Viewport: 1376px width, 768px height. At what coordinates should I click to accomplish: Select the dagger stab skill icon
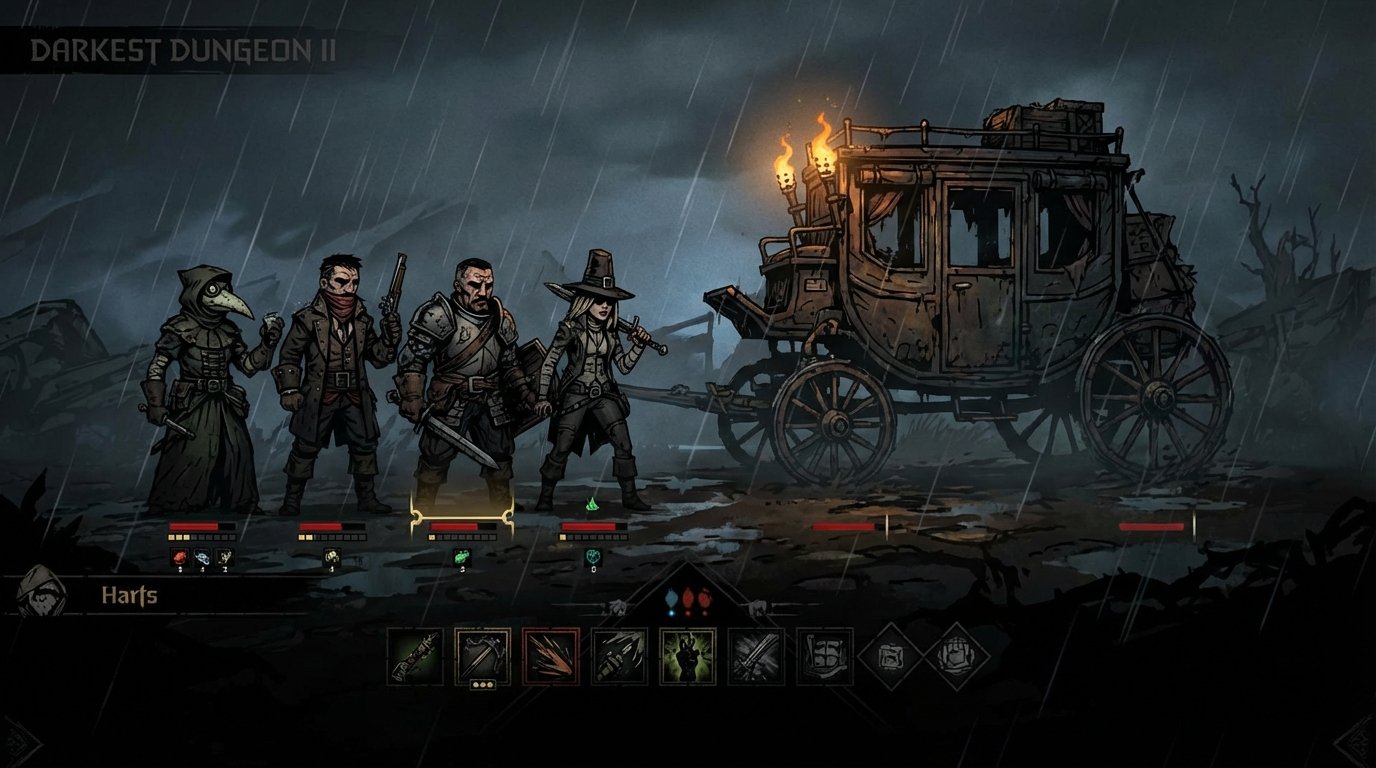pos(618,655)
